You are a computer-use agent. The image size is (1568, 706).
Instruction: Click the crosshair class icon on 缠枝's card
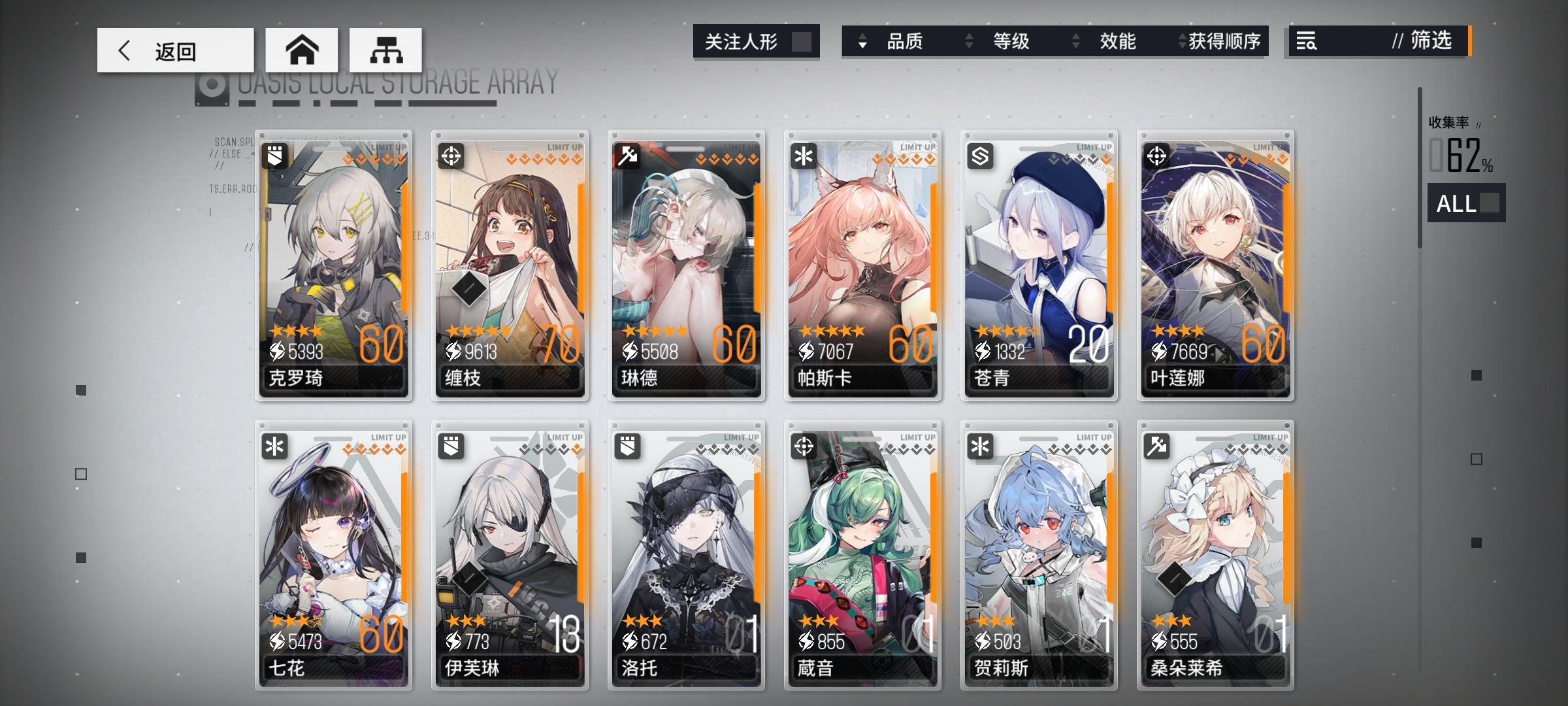click(450, 156)
